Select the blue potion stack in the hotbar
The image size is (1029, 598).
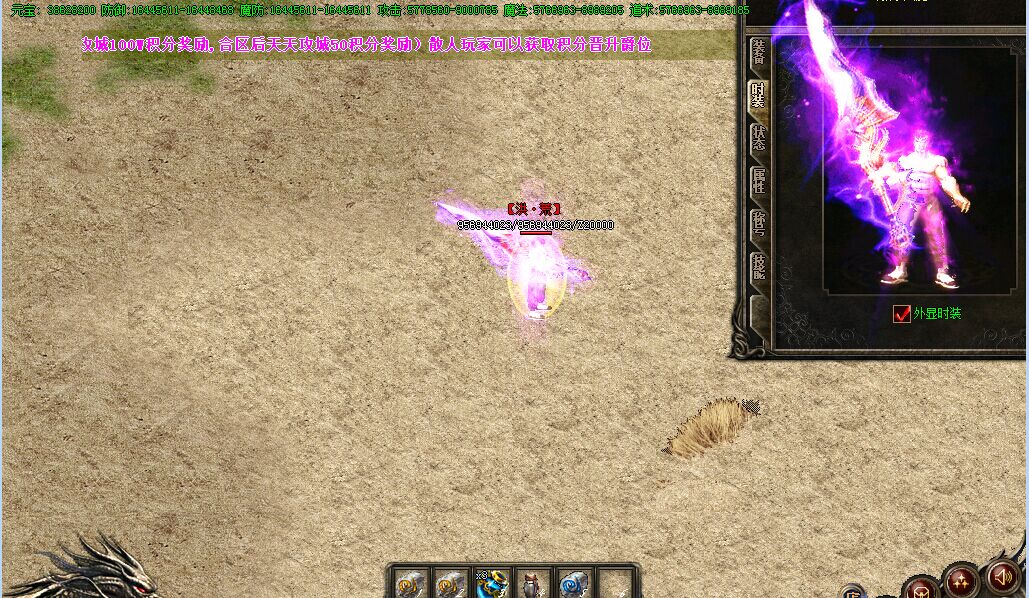pyautogui.click(x=492, y=584)
